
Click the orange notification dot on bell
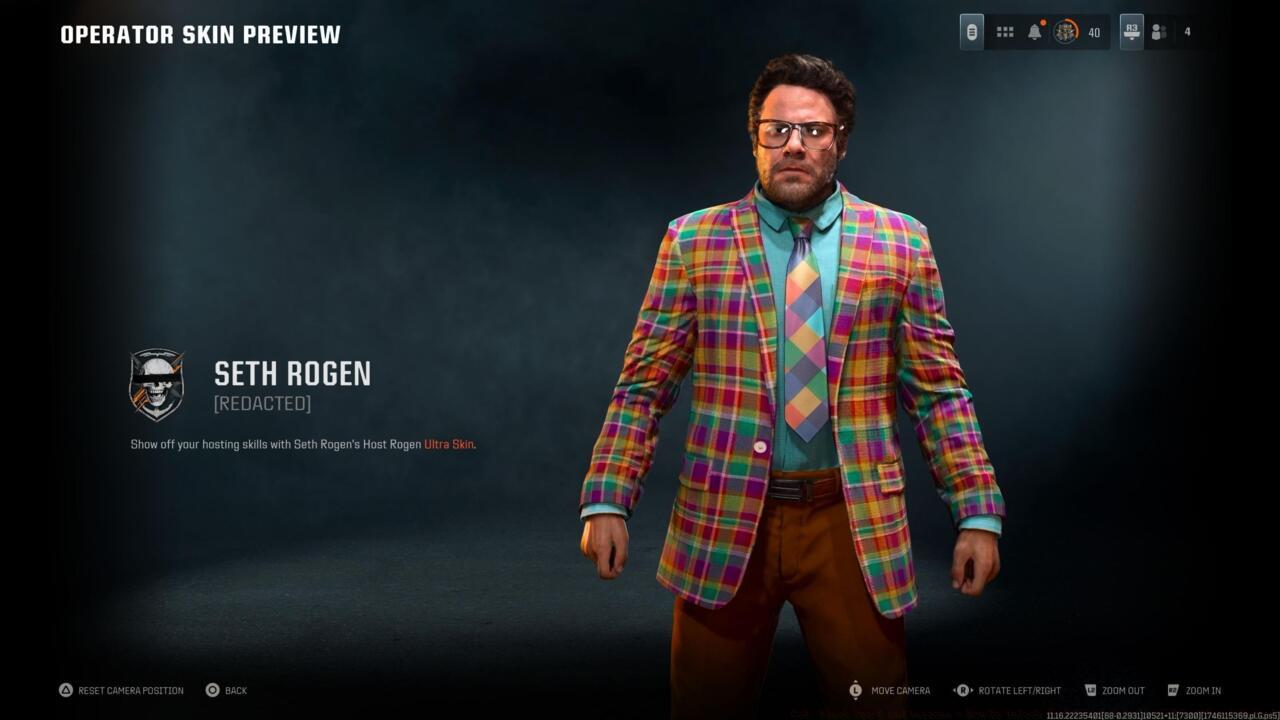point(1043,21)
